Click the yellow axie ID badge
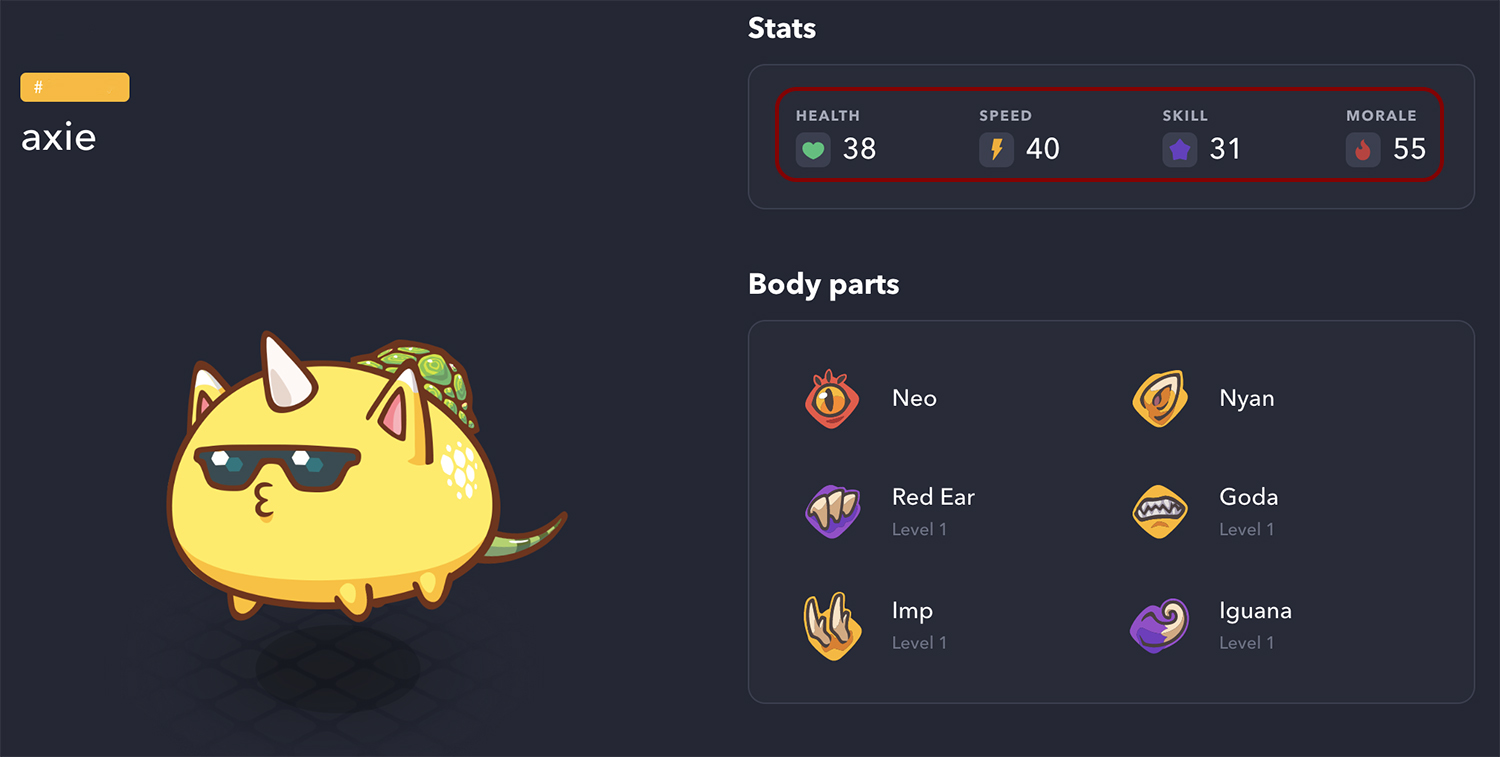The height and width of the screenshot is (757, 1500). [75, 87]
